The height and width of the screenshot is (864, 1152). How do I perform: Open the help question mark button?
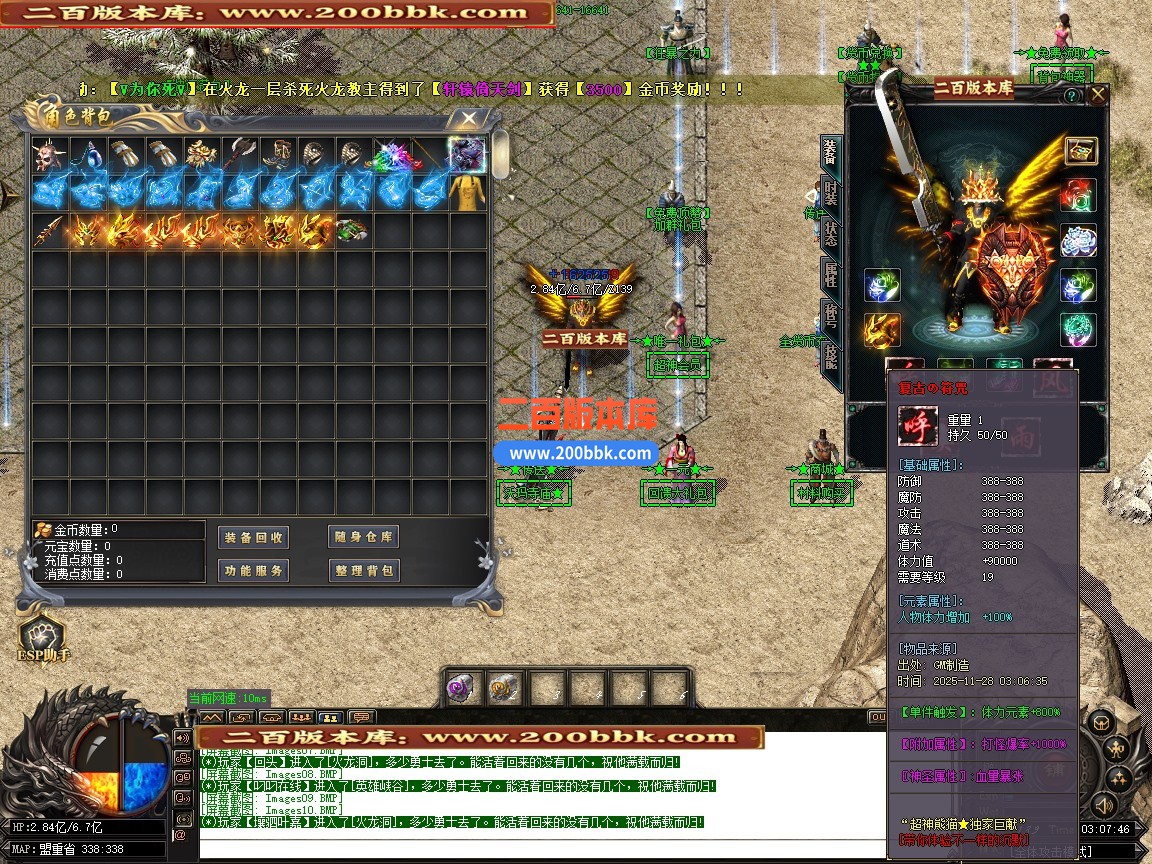[x=1071, y=96]
